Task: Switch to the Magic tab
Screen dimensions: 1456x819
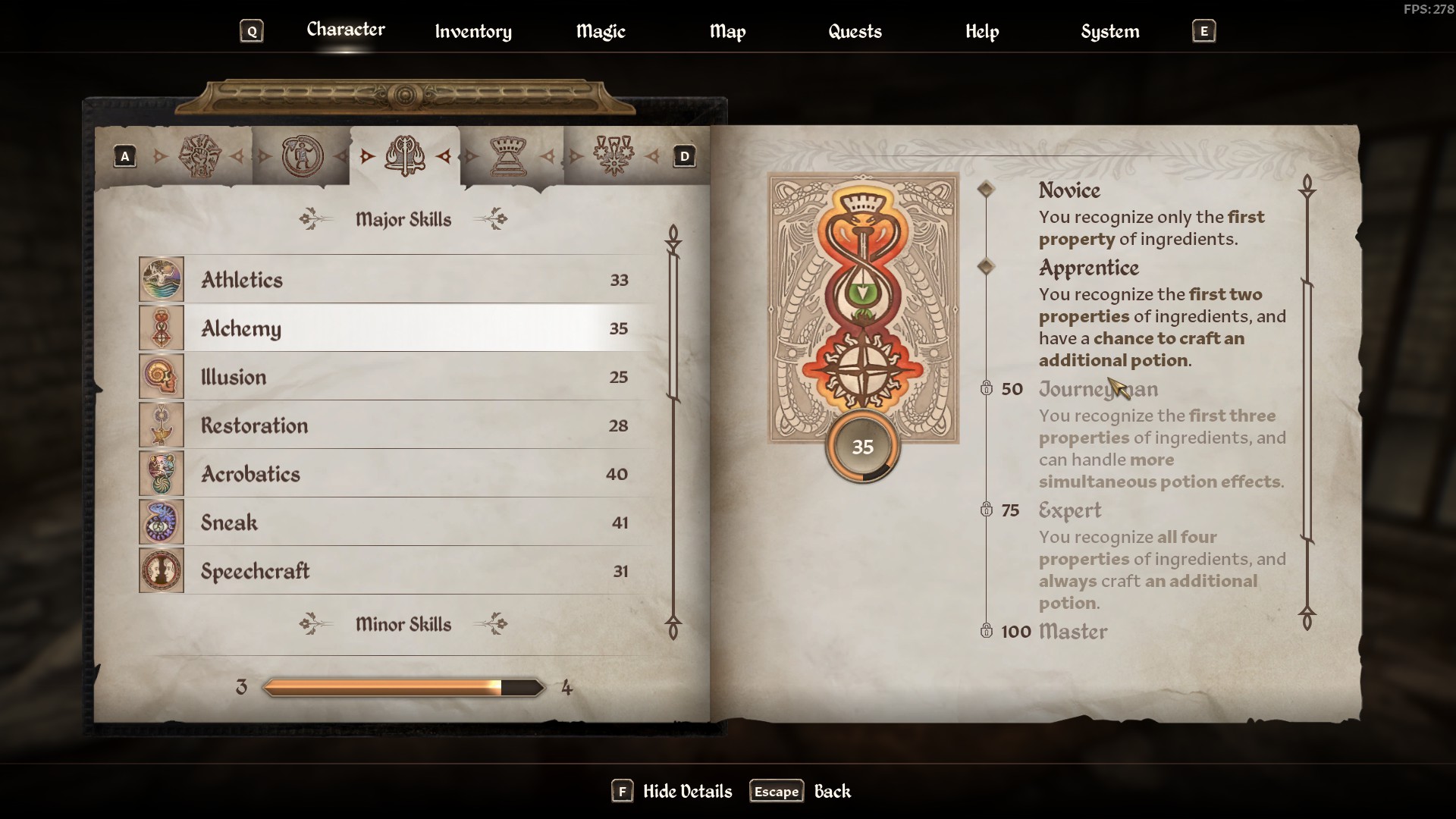Action: pos(601,31)
